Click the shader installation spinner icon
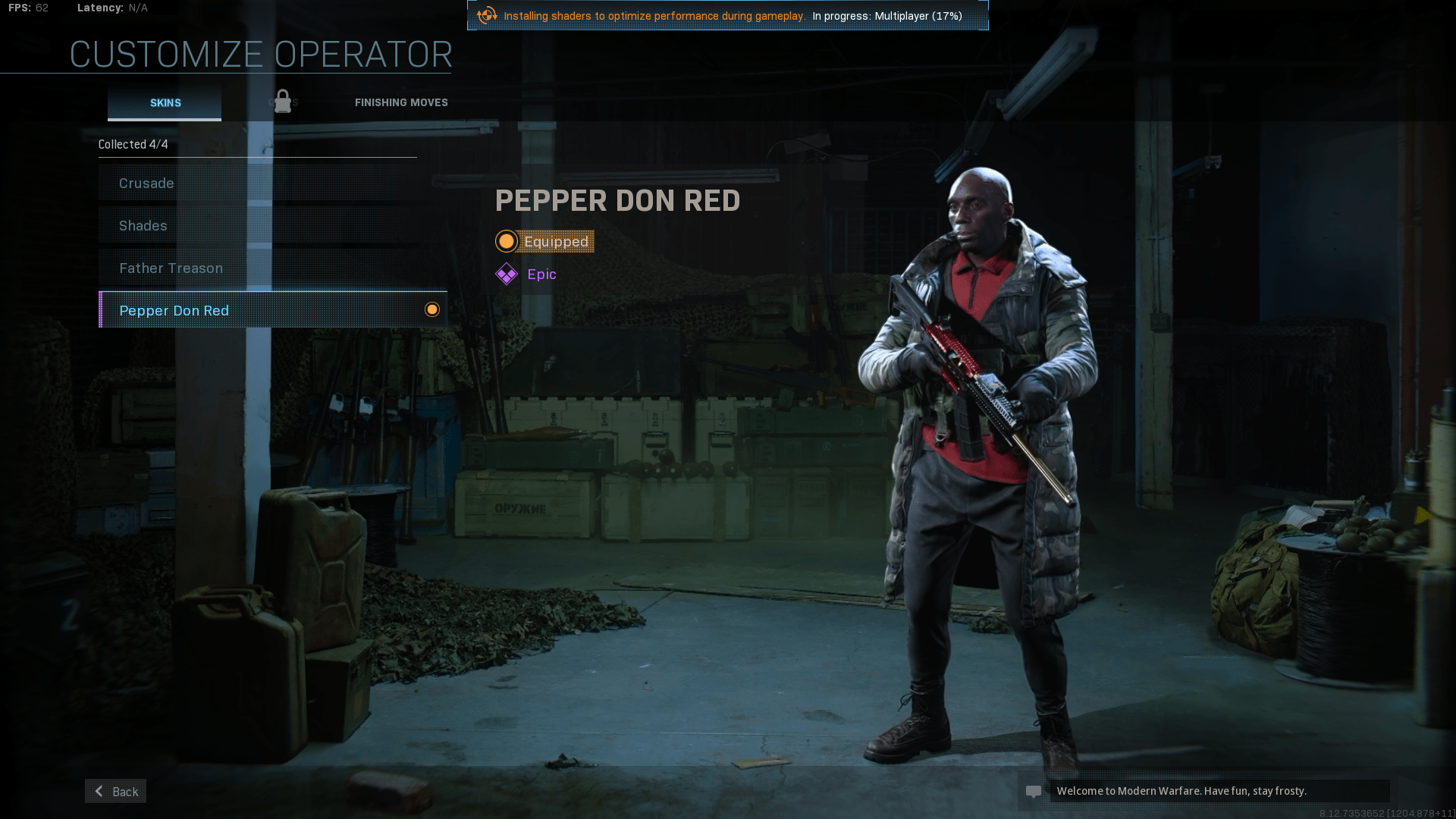The width and height of the screenshot is (1456, 819). (x=486, y=14)
